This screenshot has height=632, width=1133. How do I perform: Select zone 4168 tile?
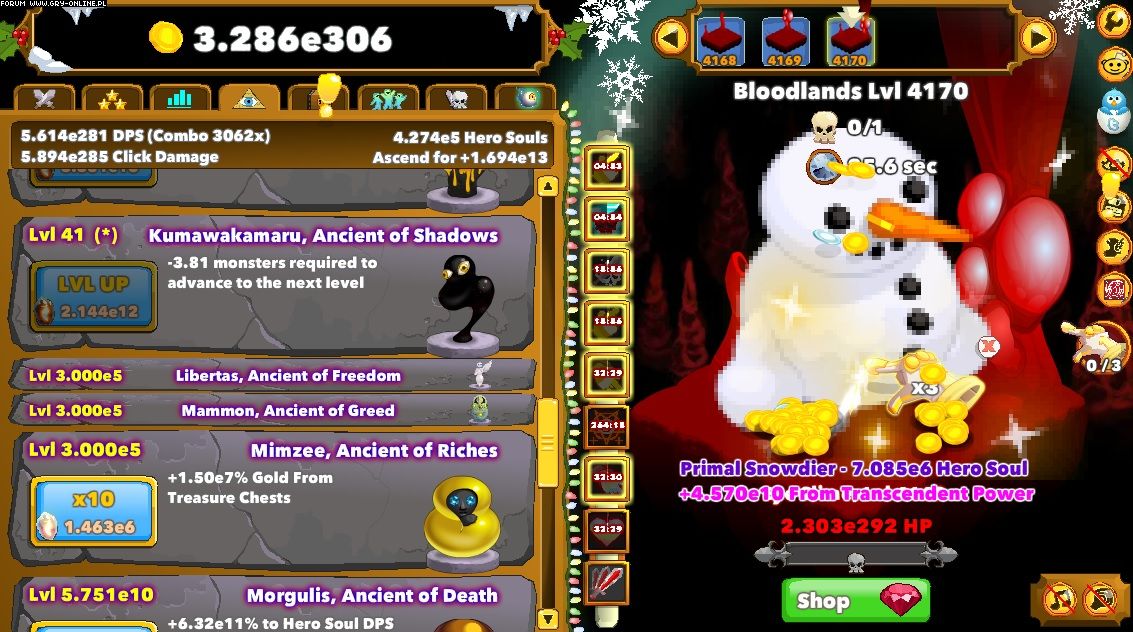click(720, 41)
